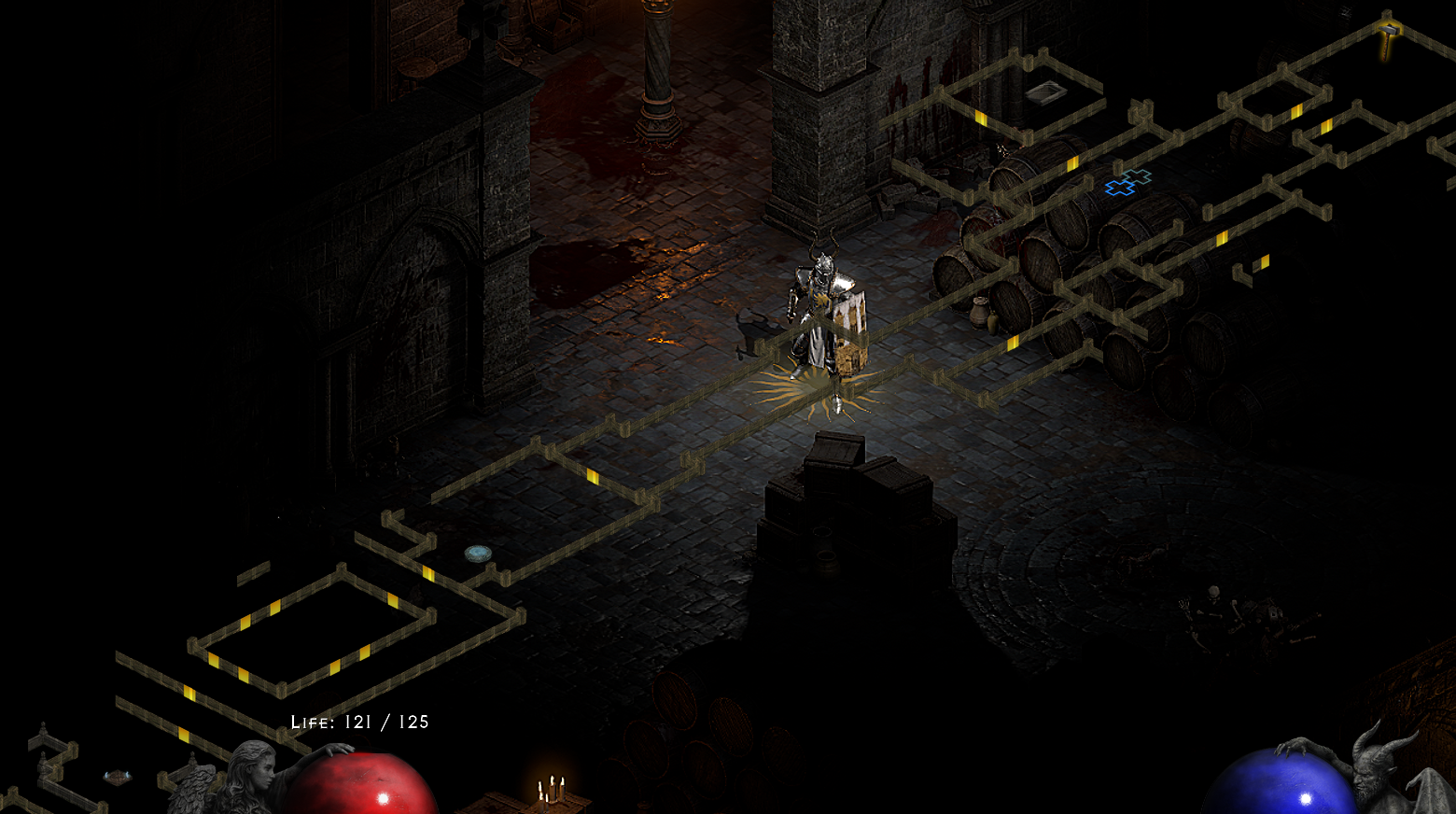Image resolution: width=1456 pixels, height=814 pixels.
Task: Click a yellow door marker on the automap
Action: click(x=595, y=478)
